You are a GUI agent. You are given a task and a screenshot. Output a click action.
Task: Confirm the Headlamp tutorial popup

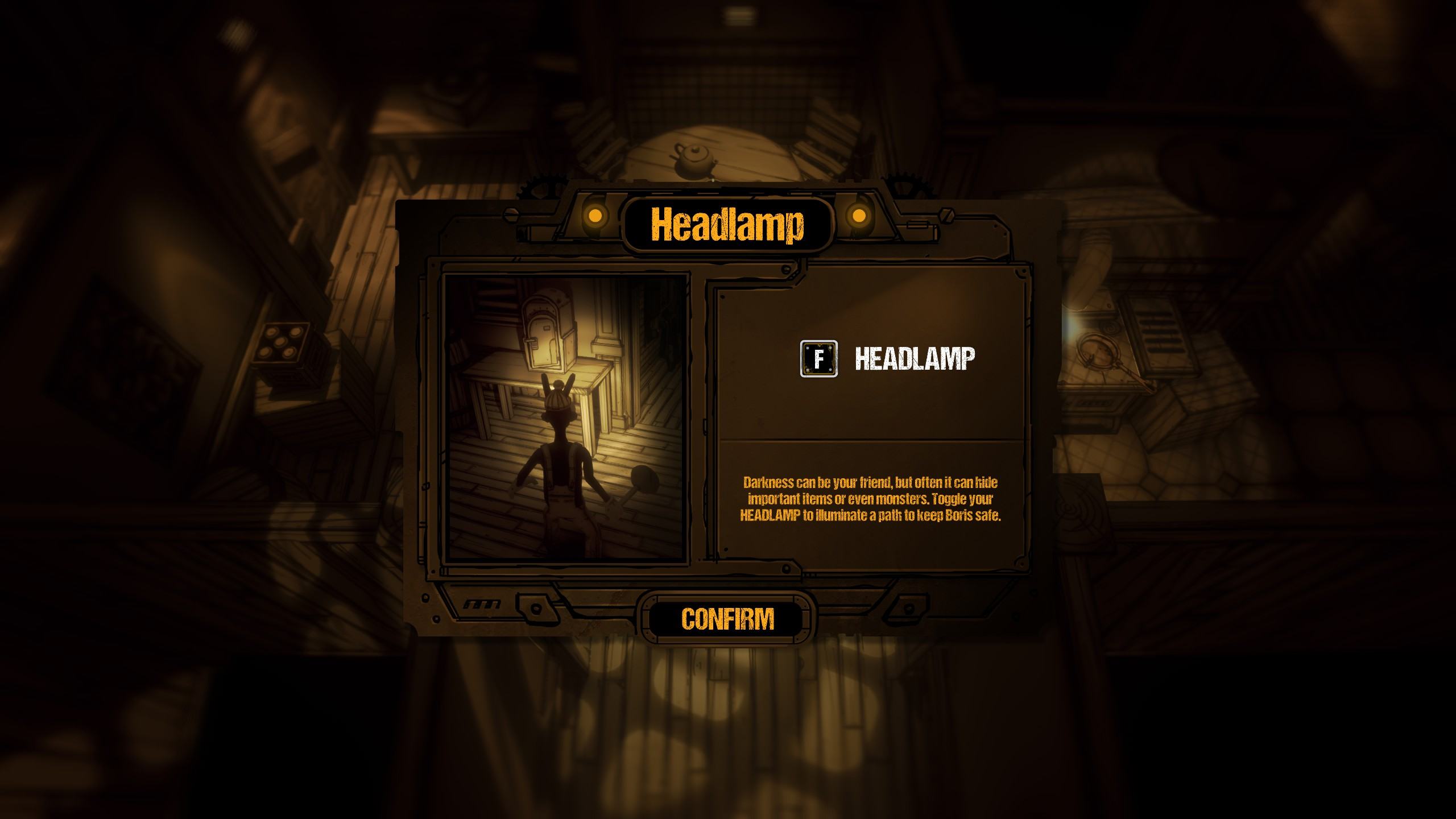coord(727,619)
